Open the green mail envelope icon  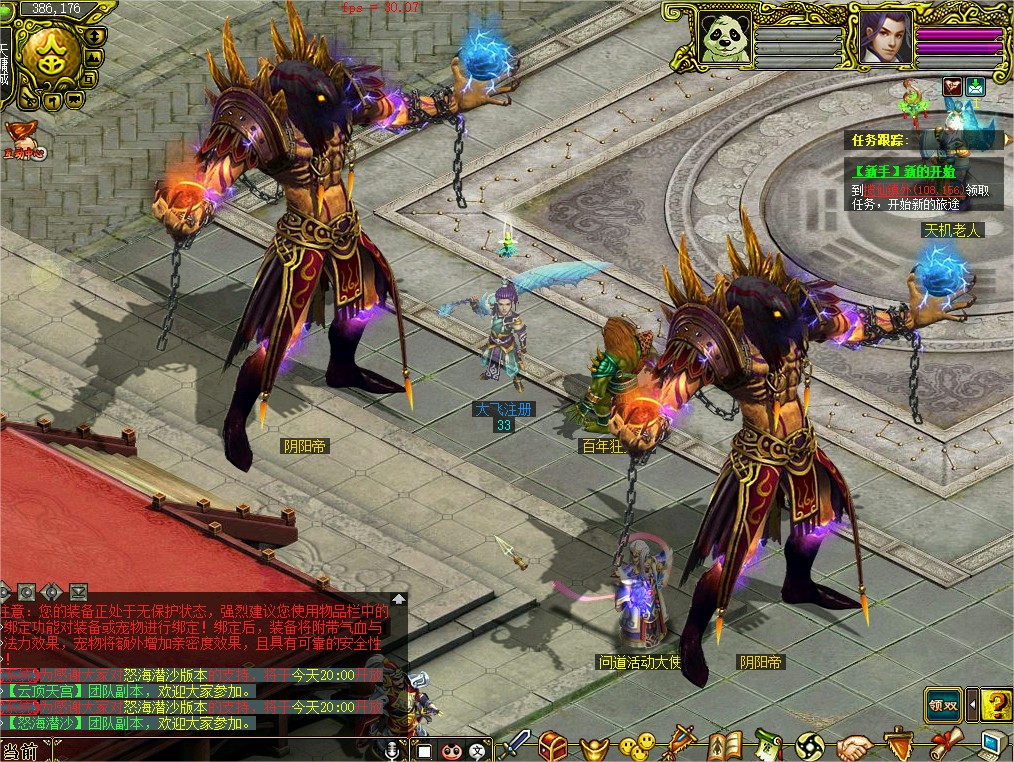click(x=975, y=87)
